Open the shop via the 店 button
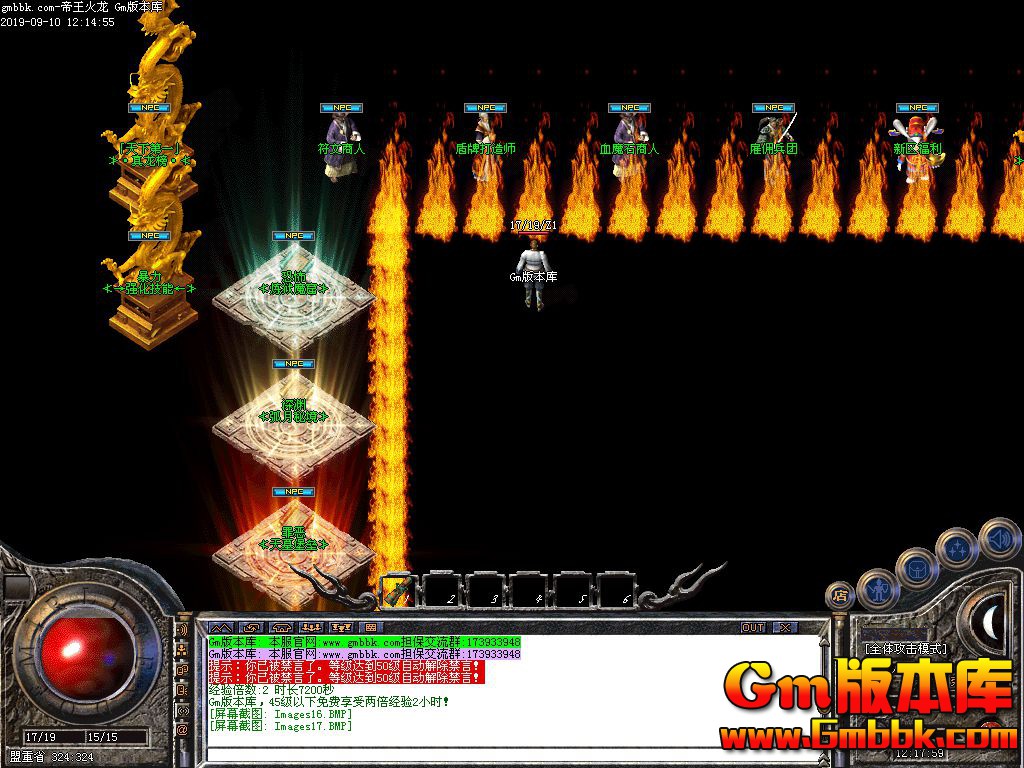The image size is (1024, 768). tap(840, 598)
